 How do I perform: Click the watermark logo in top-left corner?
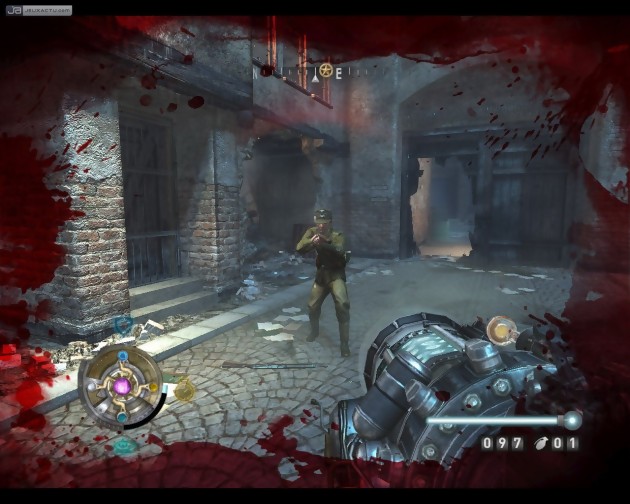36,10
